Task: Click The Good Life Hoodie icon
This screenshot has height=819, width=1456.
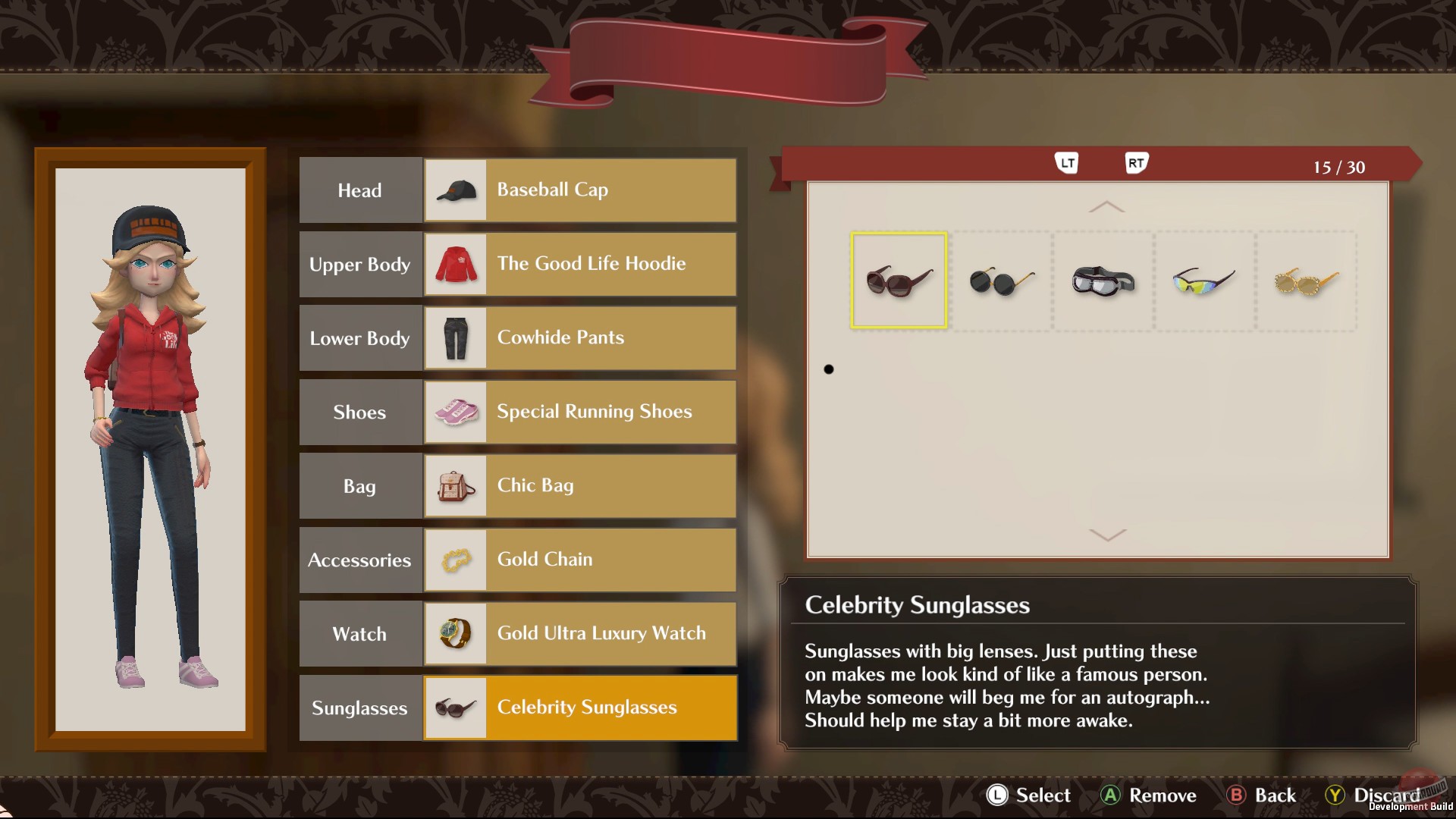Action: [456, 264]
